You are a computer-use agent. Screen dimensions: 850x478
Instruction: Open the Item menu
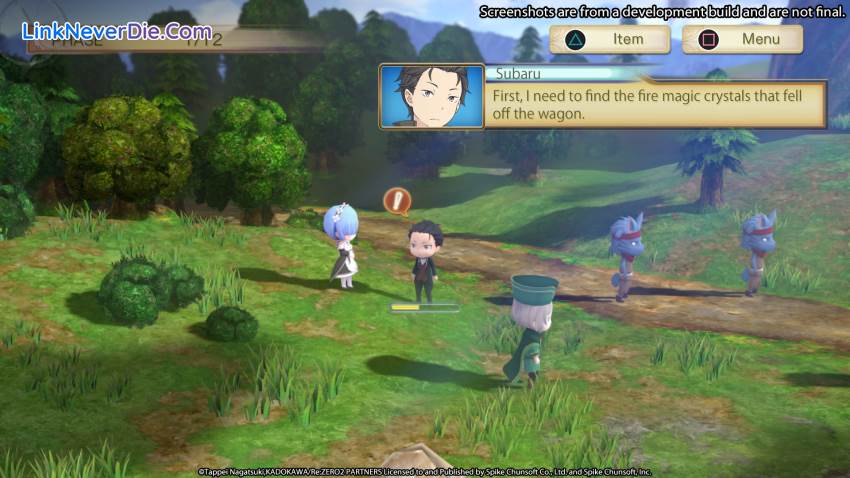point(610,39)
